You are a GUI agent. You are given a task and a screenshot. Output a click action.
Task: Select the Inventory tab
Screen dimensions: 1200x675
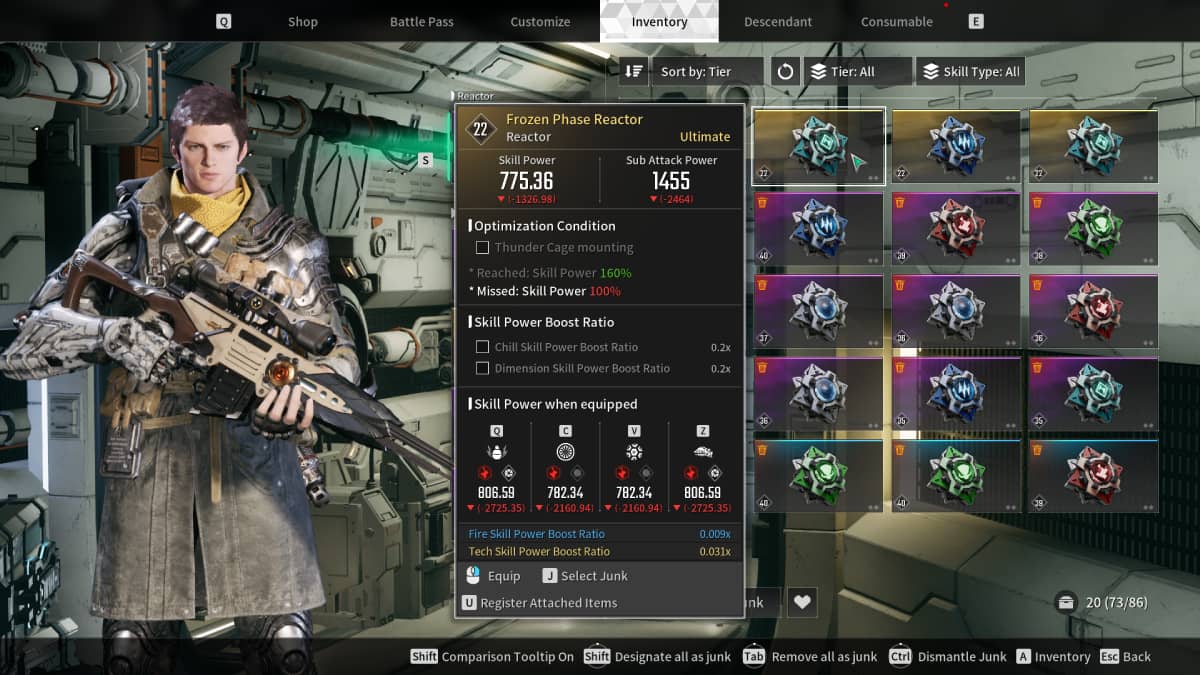pyautogui.click(x=659, y=21)
